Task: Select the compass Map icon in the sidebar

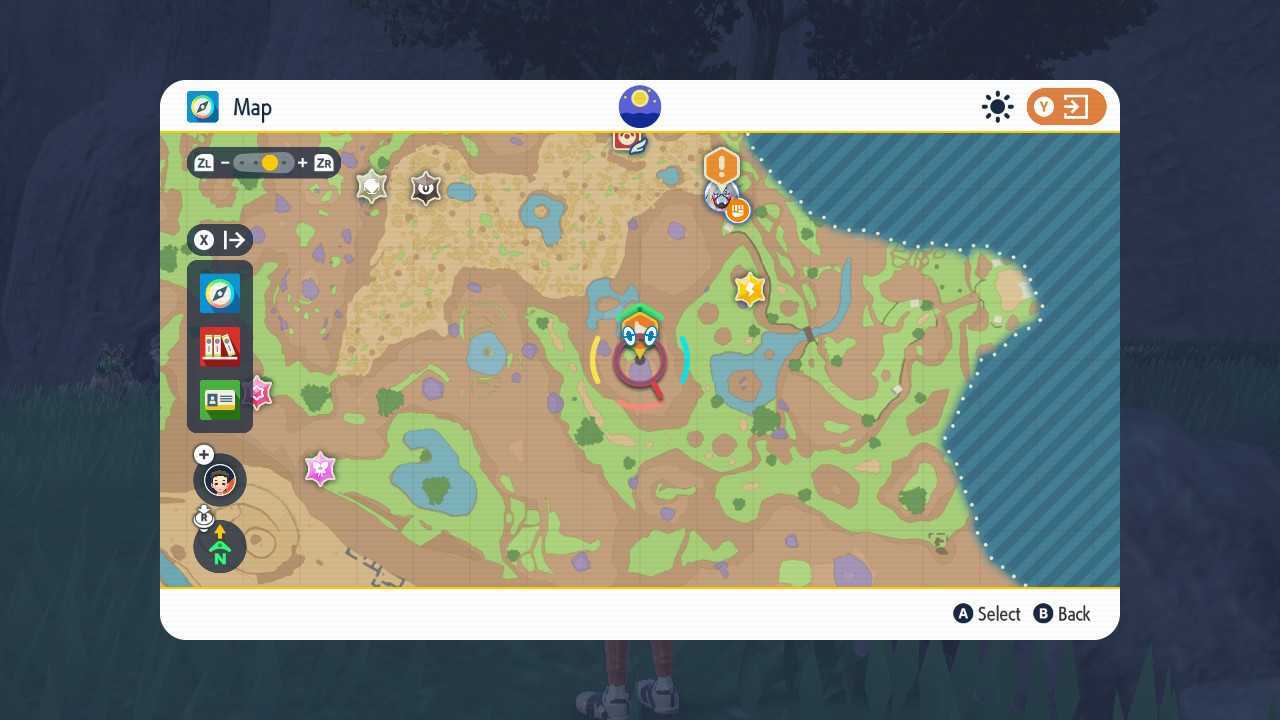Action: (x=219, y=293)
